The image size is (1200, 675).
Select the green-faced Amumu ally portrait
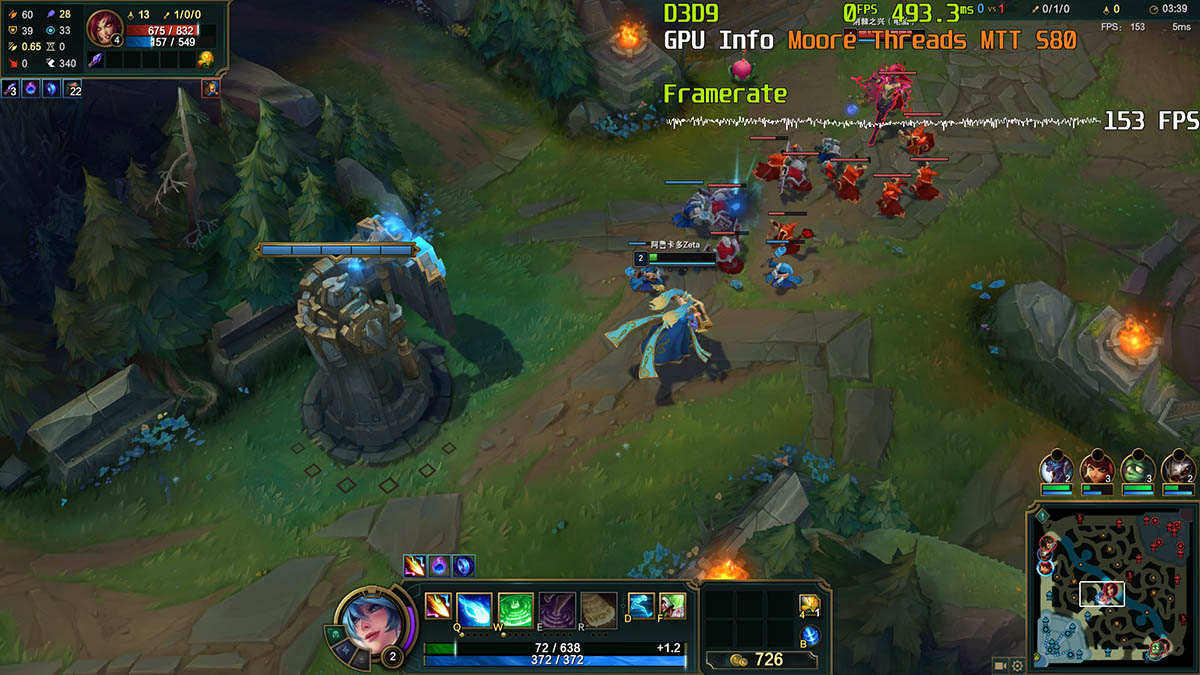(1137, 468)
